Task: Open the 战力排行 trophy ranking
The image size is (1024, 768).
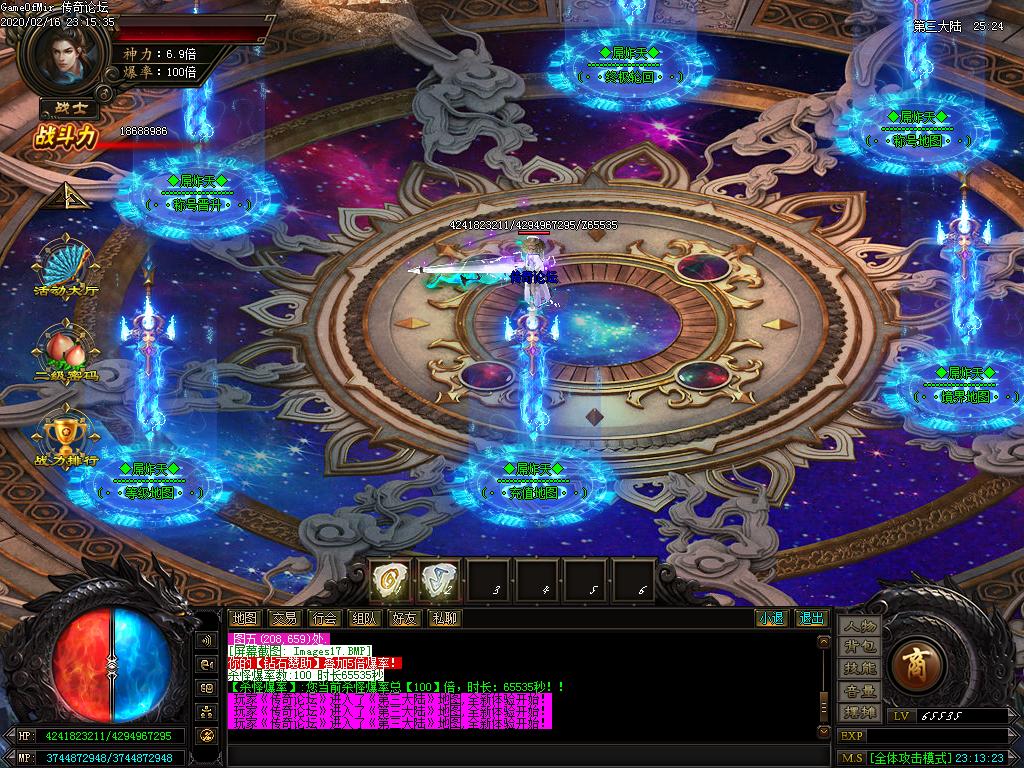Action: (x=66, y=438)
